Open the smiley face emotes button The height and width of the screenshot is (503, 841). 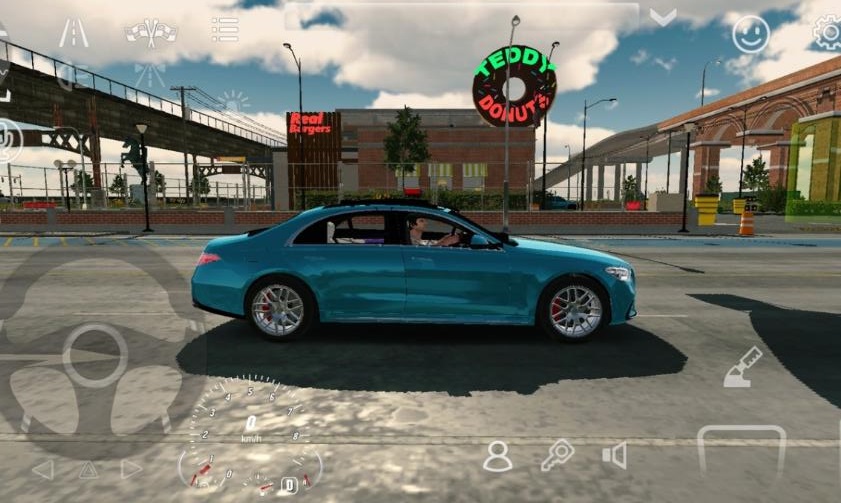pos(751,34)
